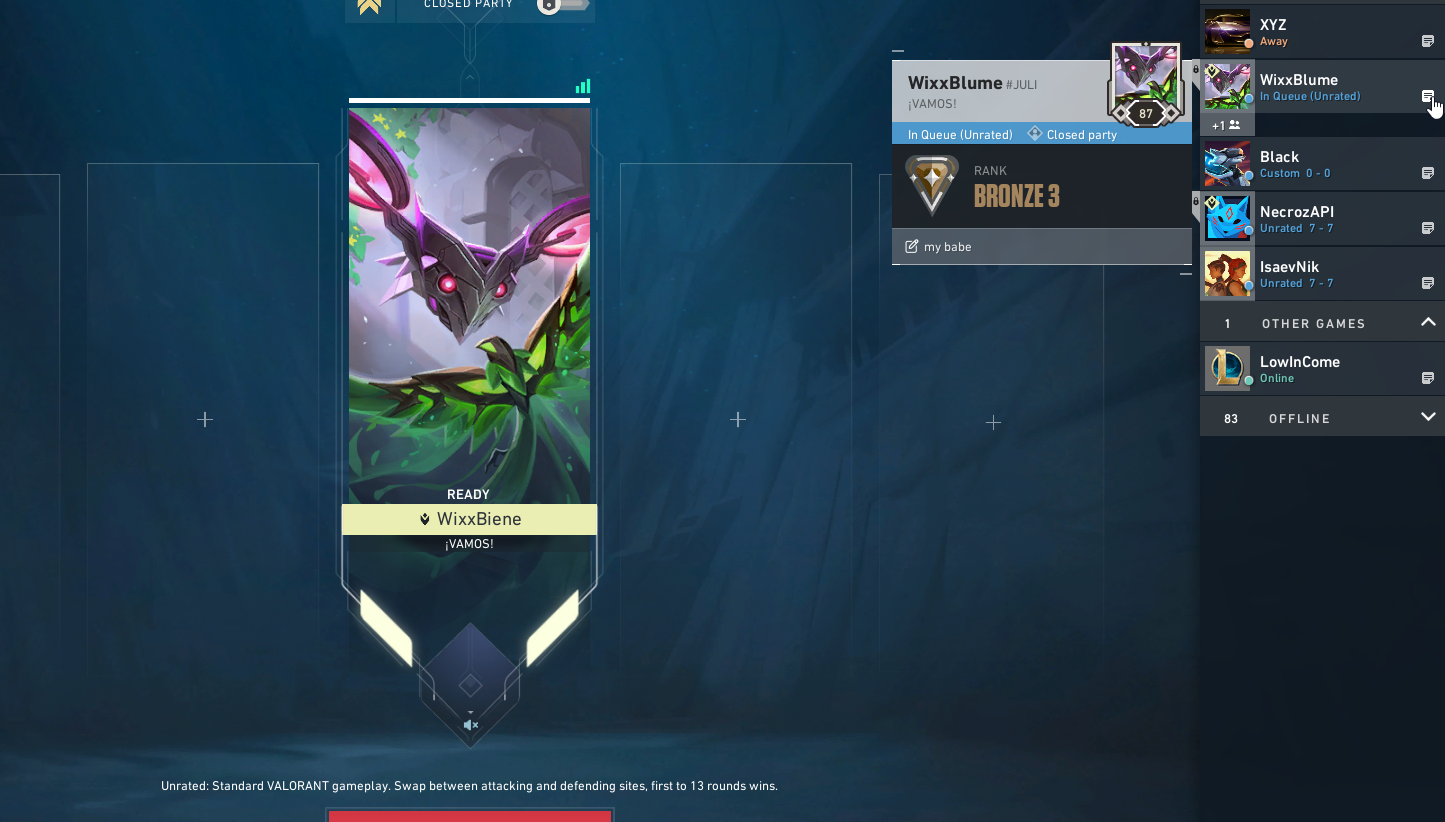Screen dimensions: 1445x822
Task: Select friend Black in the list
Action: (1300, 164)
